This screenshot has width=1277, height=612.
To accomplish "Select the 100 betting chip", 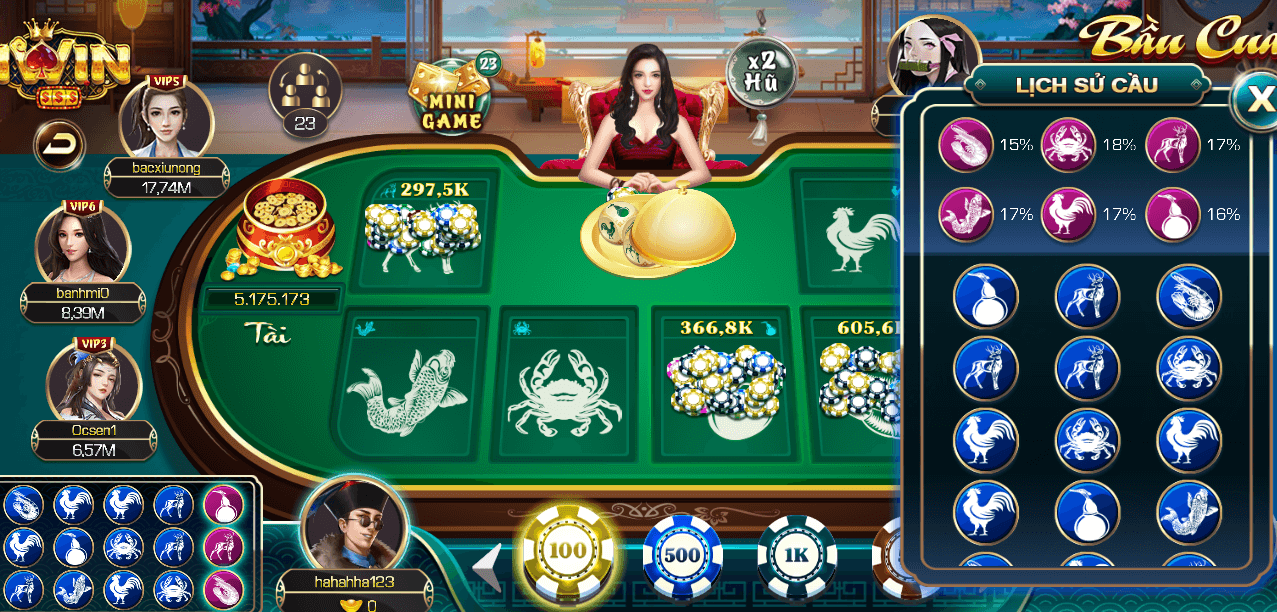I will [x=567, y=551].
